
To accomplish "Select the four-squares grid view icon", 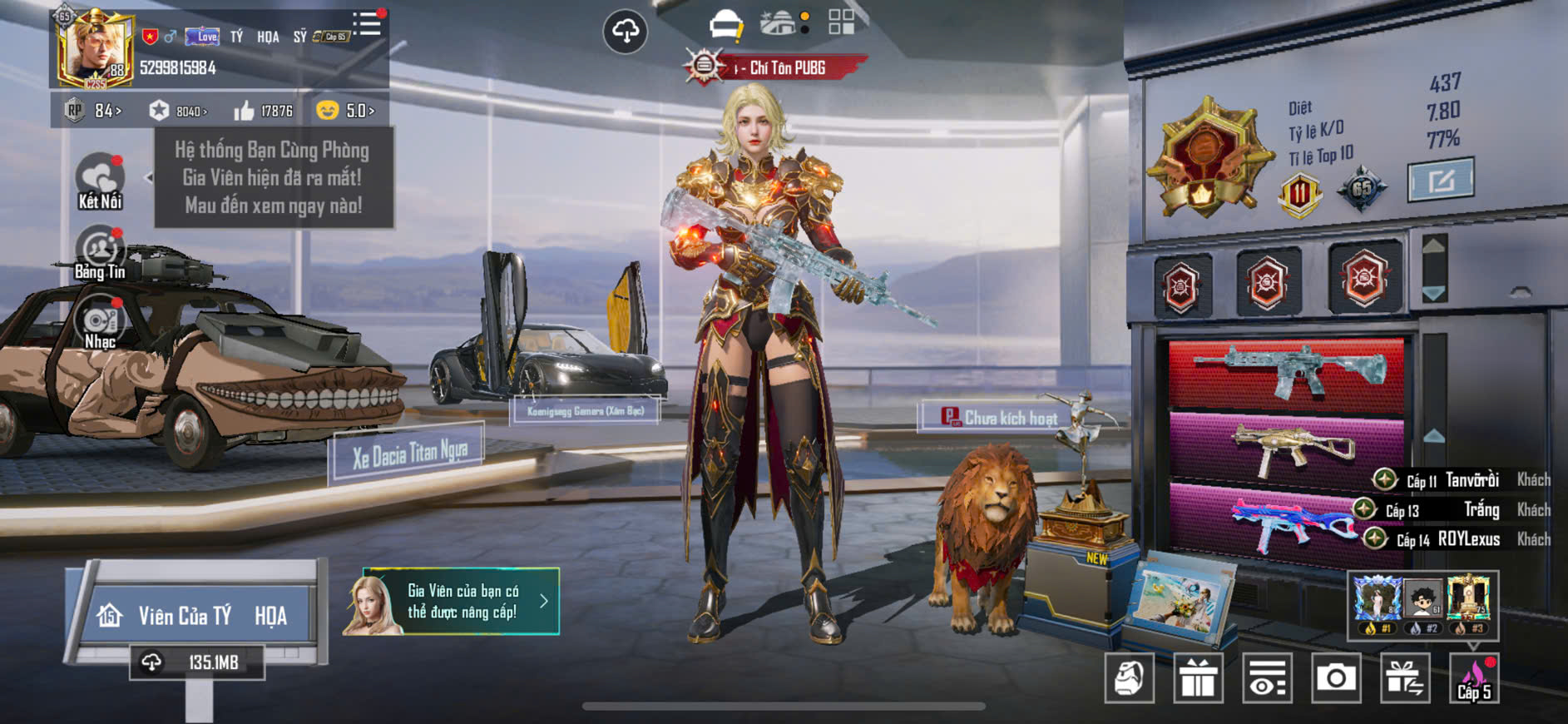I will (x=841, y=22).
